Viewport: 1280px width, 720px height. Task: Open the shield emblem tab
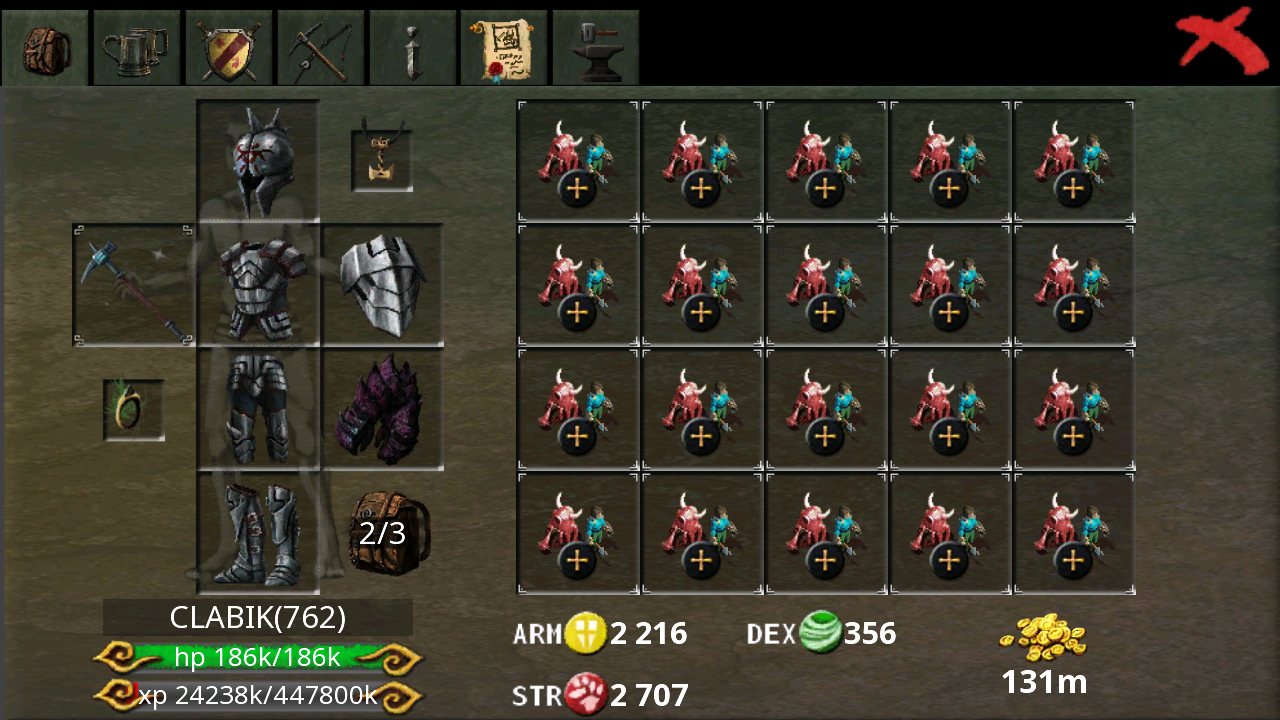[x=229, y=47]
